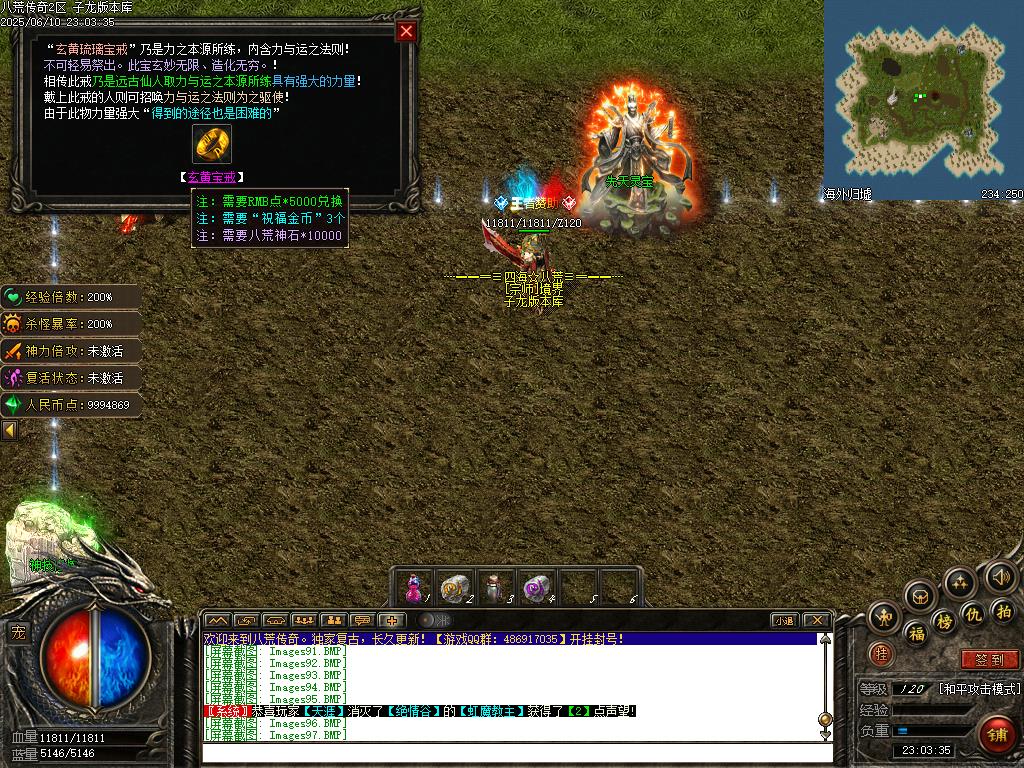The height and width of the screenshot is (768, 1024).
Task: Close the chat window with its X button
Action: tap(816, 620)
